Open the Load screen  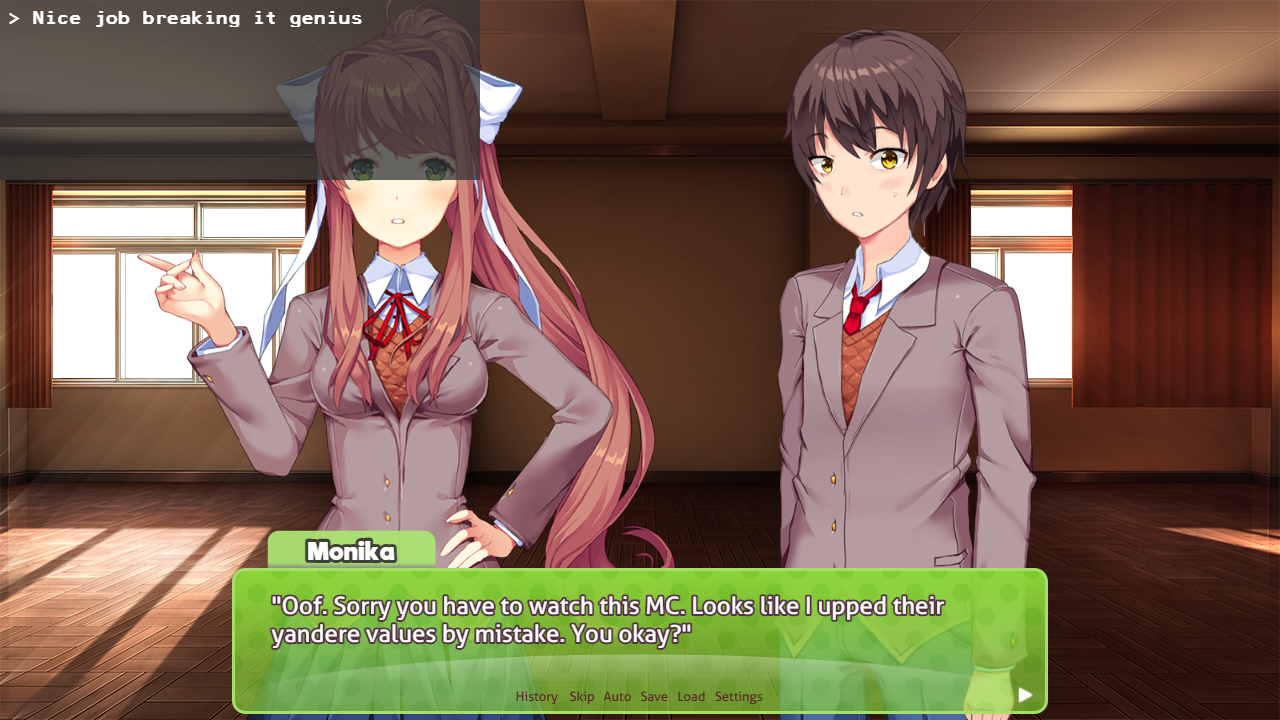[691, 696]
